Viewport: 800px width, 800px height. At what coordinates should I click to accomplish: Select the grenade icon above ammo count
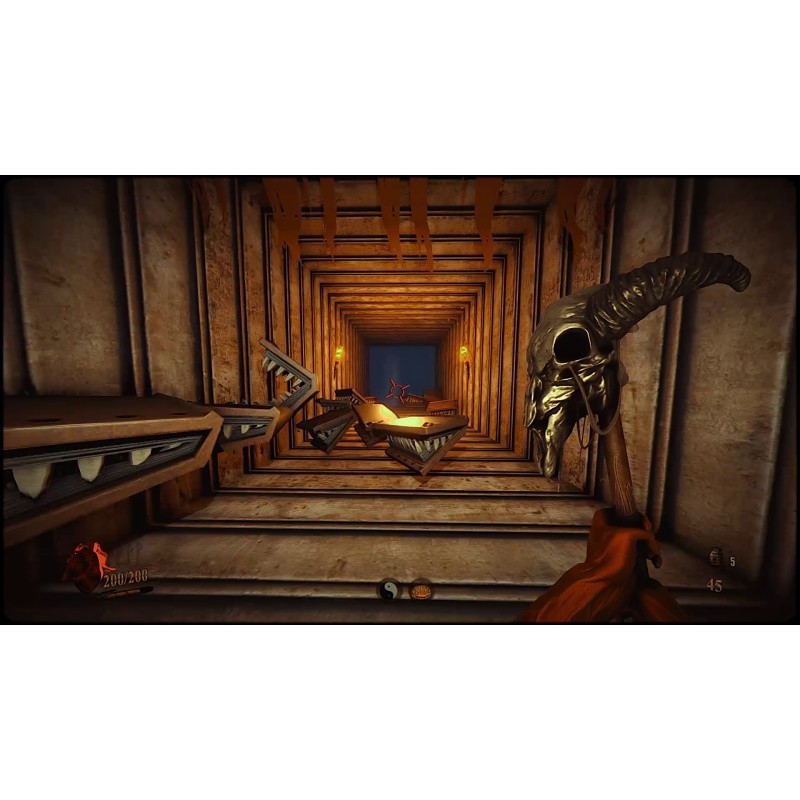click(x=715, y=558)
